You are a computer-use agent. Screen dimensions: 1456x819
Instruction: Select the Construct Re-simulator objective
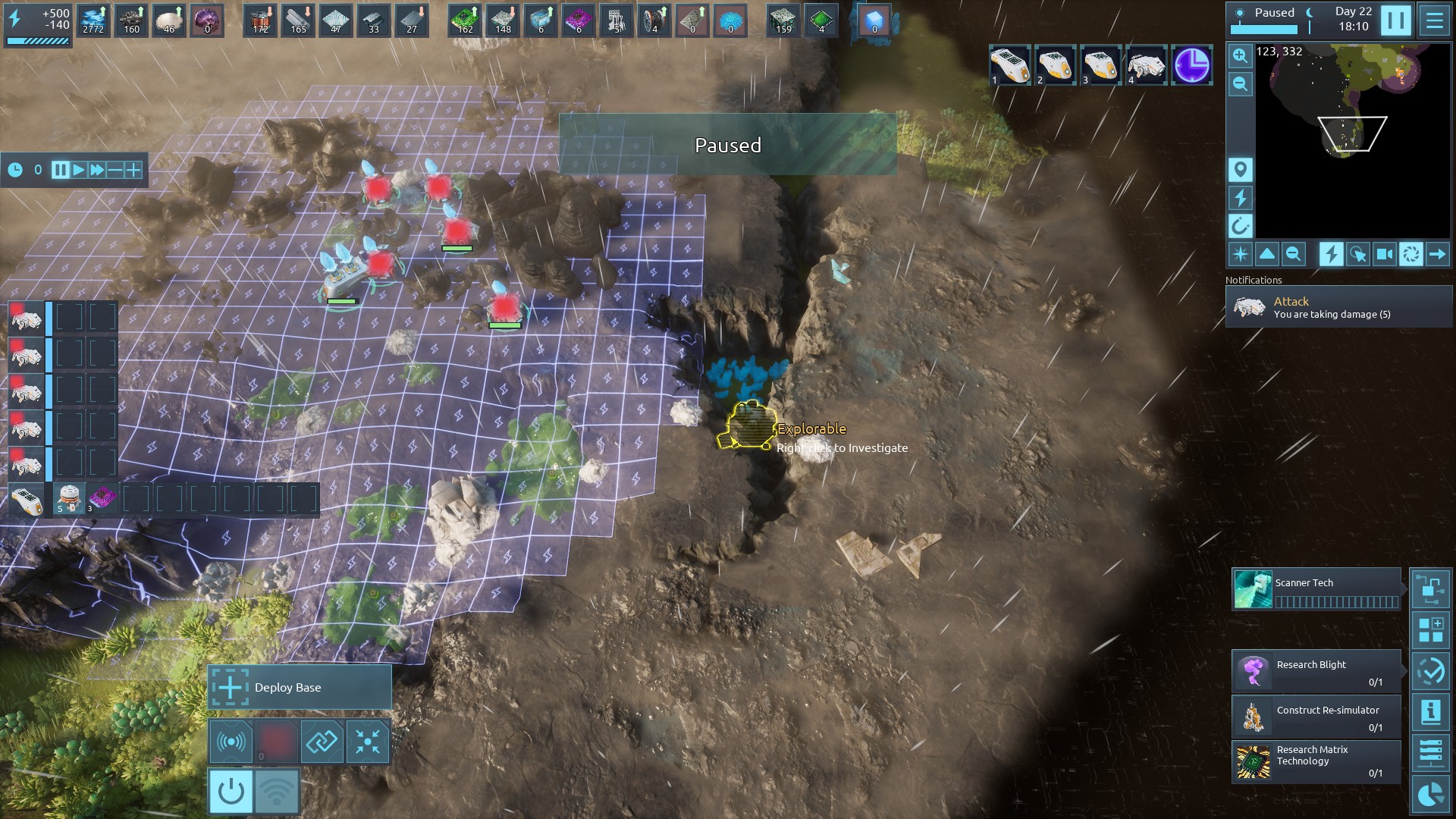coord(1316,717)
